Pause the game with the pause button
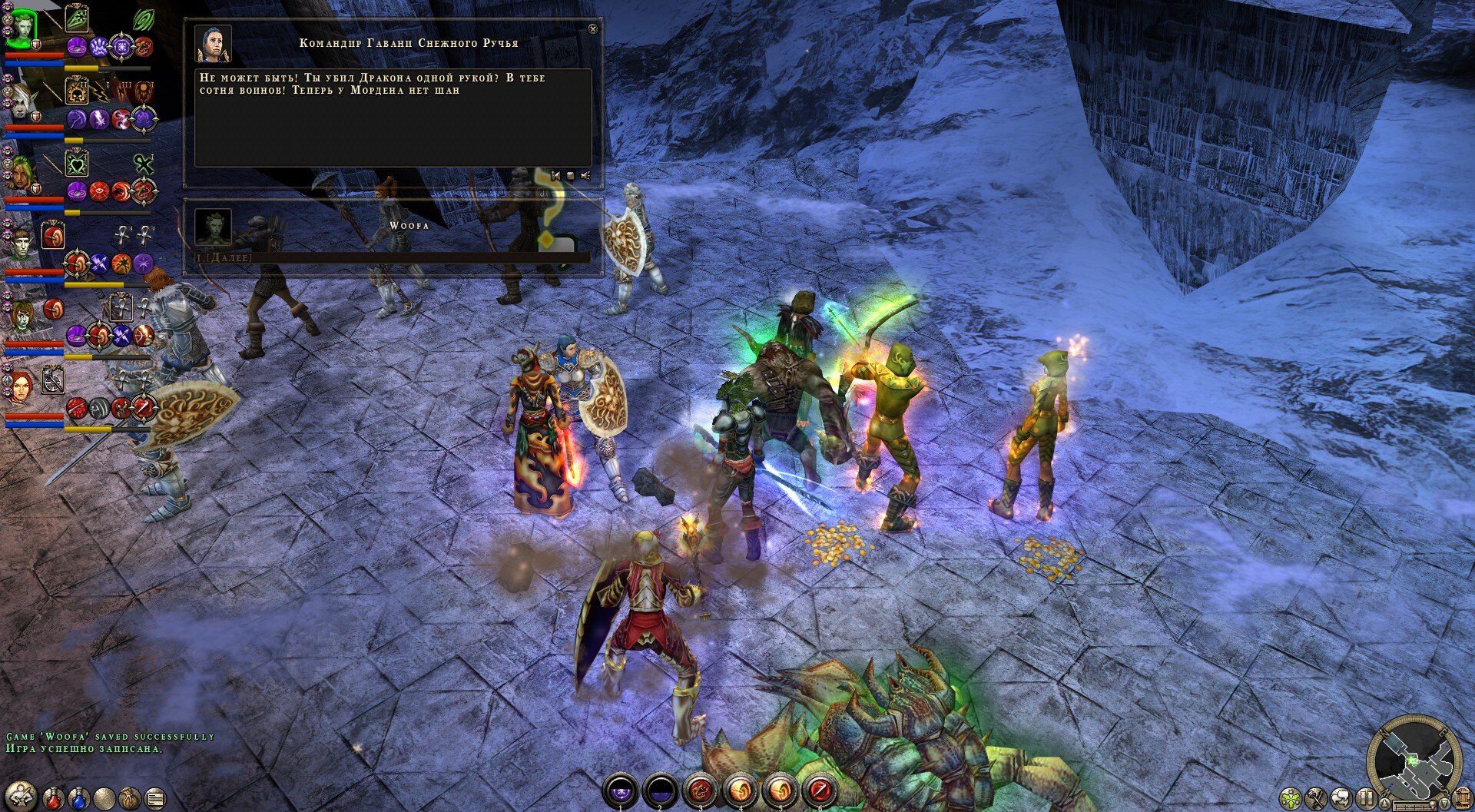1475x812 pixels. pyautogui.click(x=1366, y=798)
